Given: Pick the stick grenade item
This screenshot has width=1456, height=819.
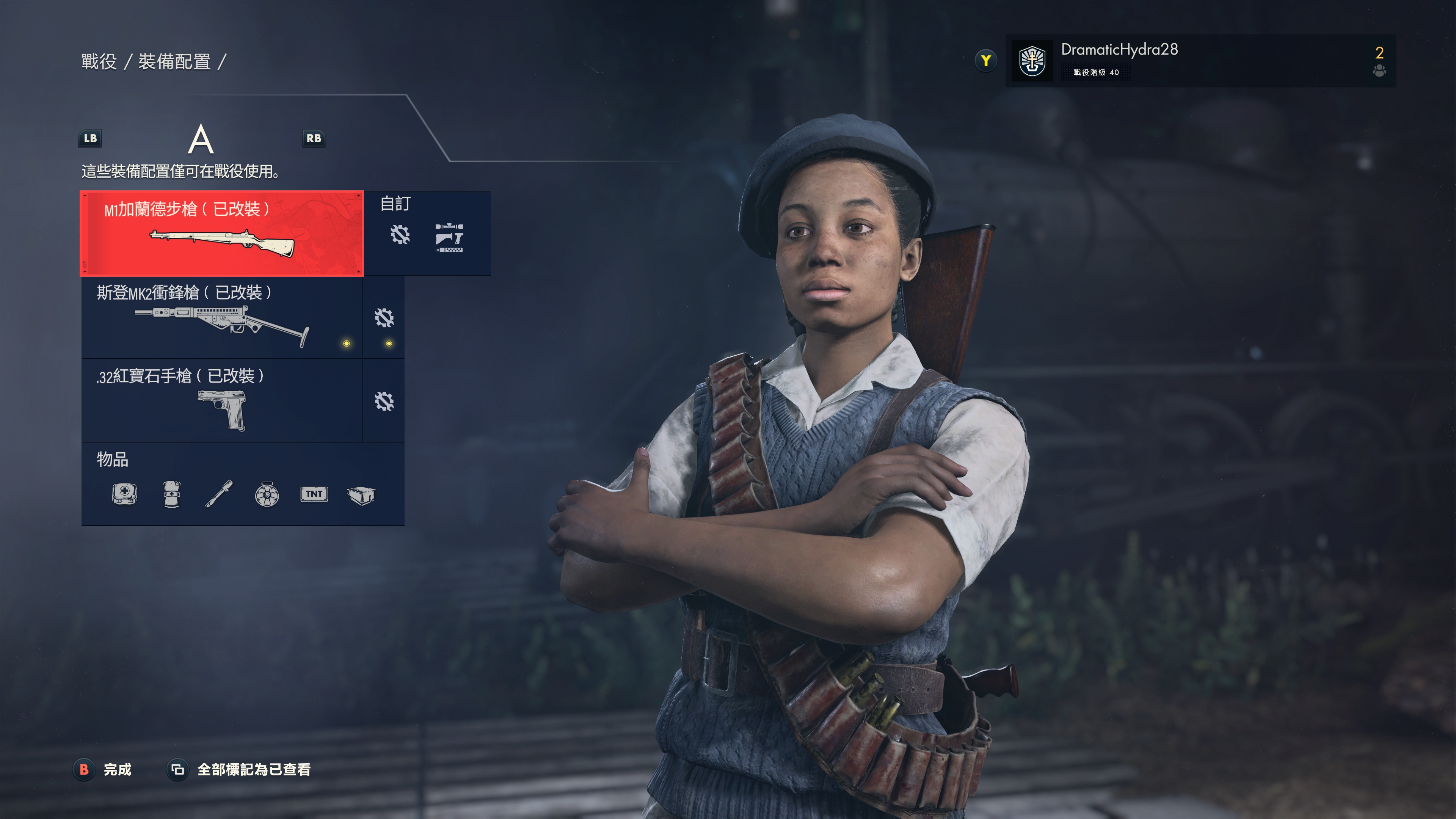Looking at the screenshot, I should (x=219, y=494).
